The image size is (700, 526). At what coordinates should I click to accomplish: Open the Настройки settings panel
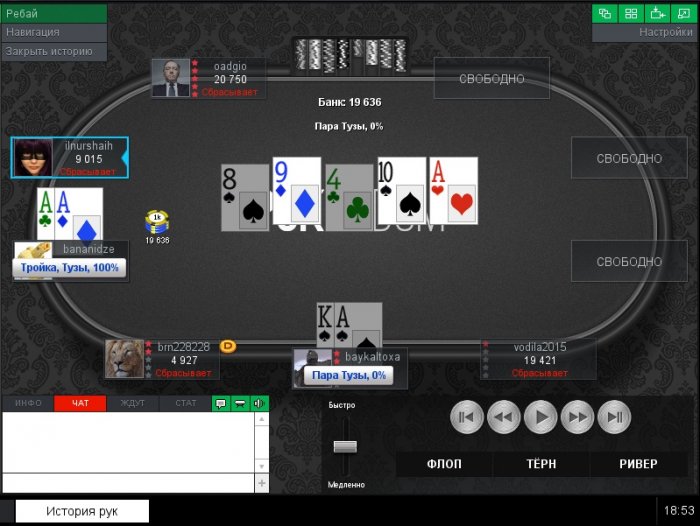click(645, 32)
